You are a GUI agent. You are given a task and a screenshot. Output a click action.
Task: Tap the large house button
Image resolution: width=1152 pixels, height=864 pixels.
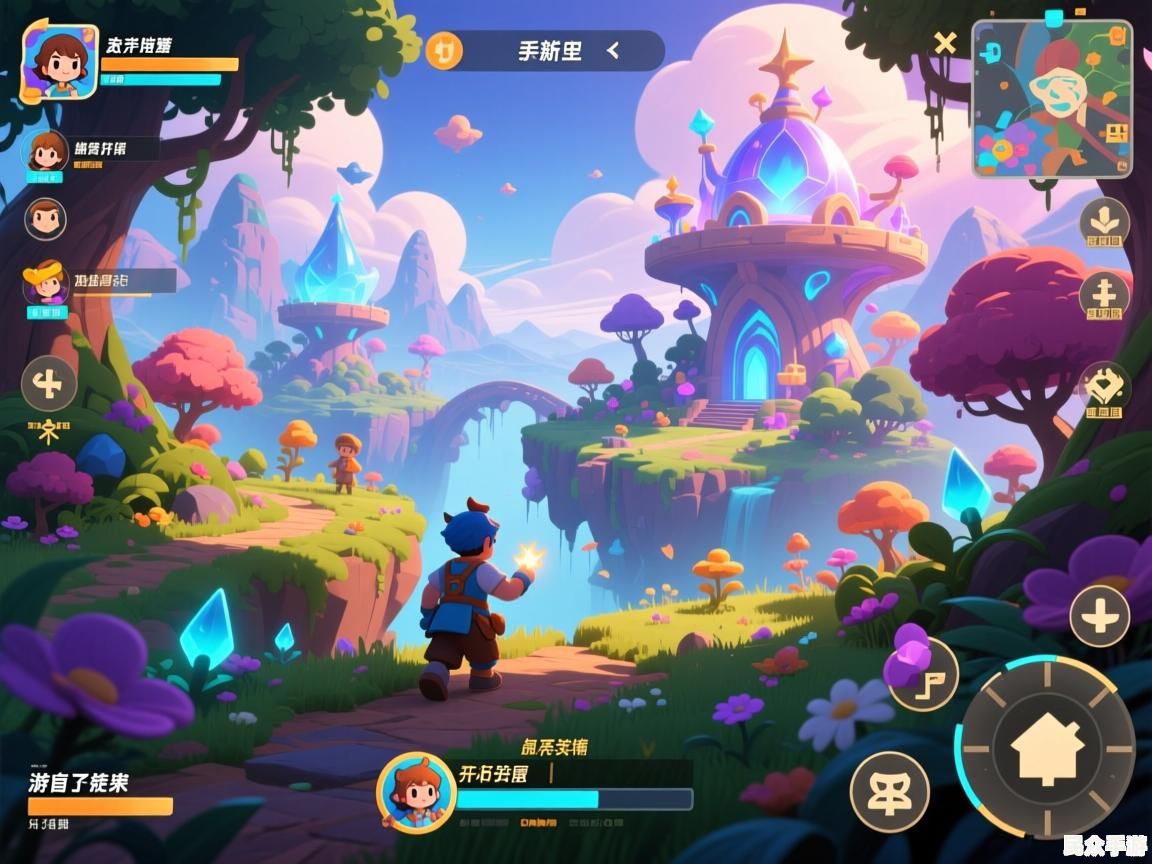click(x=1047, y=749)
